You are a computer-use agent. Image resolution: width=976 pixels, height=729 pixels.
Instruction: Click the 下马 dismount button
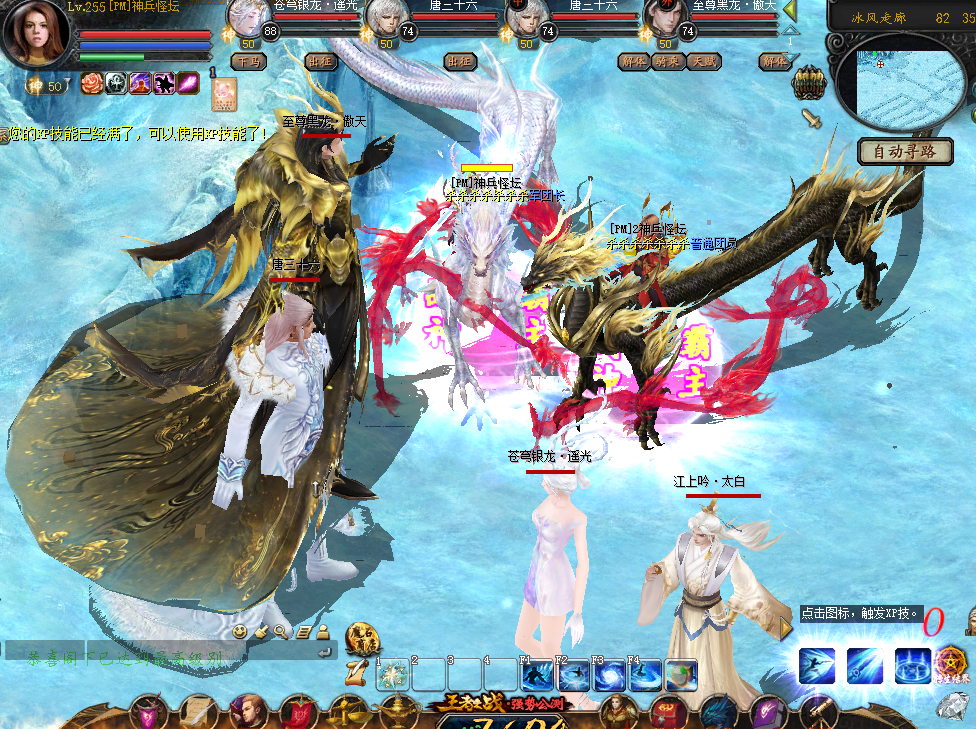pyautogui.click(x=248, y=61)
